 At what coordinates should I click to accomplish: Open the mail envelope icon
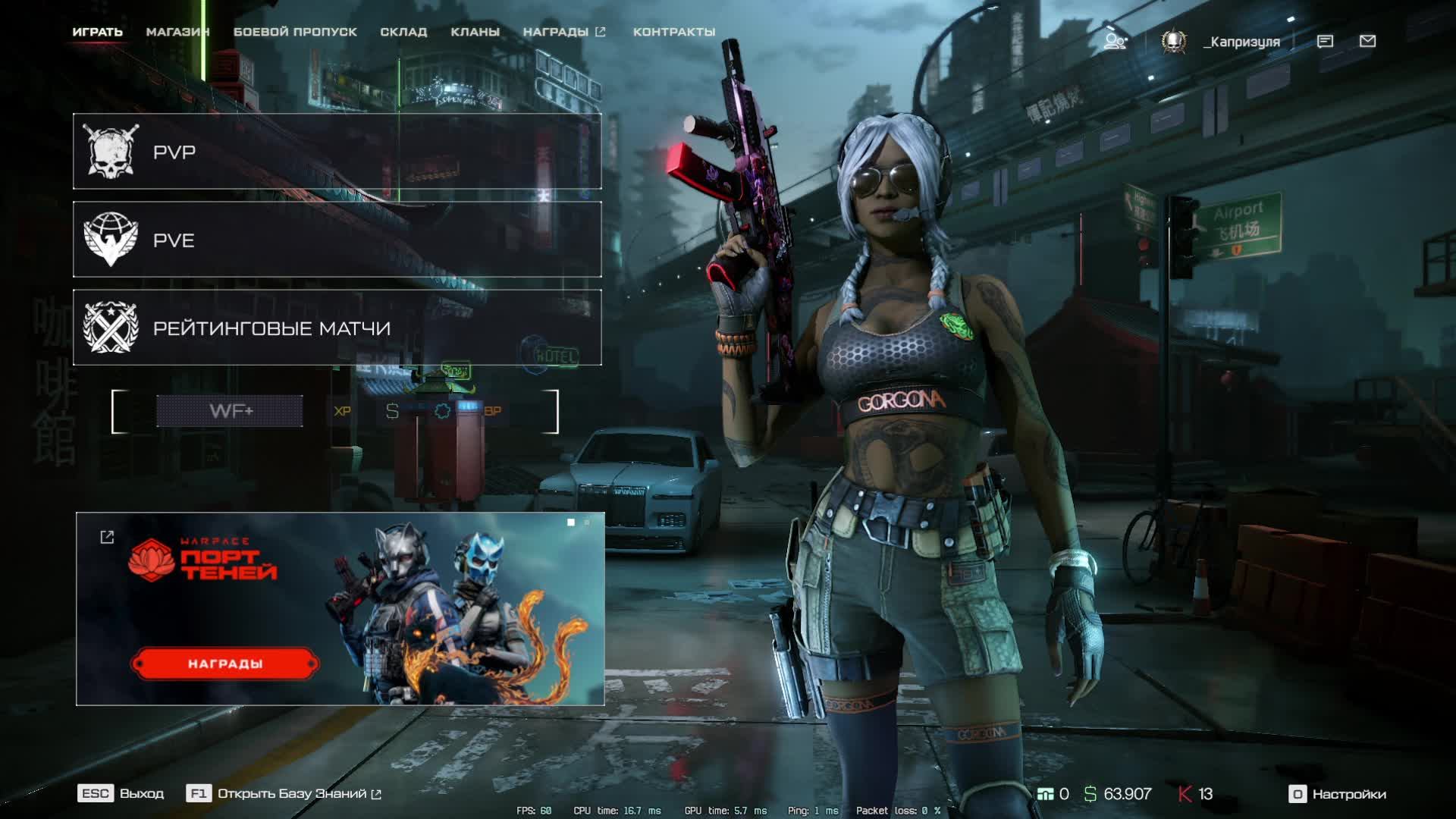pyautogui.click(x=1367, y=41)
